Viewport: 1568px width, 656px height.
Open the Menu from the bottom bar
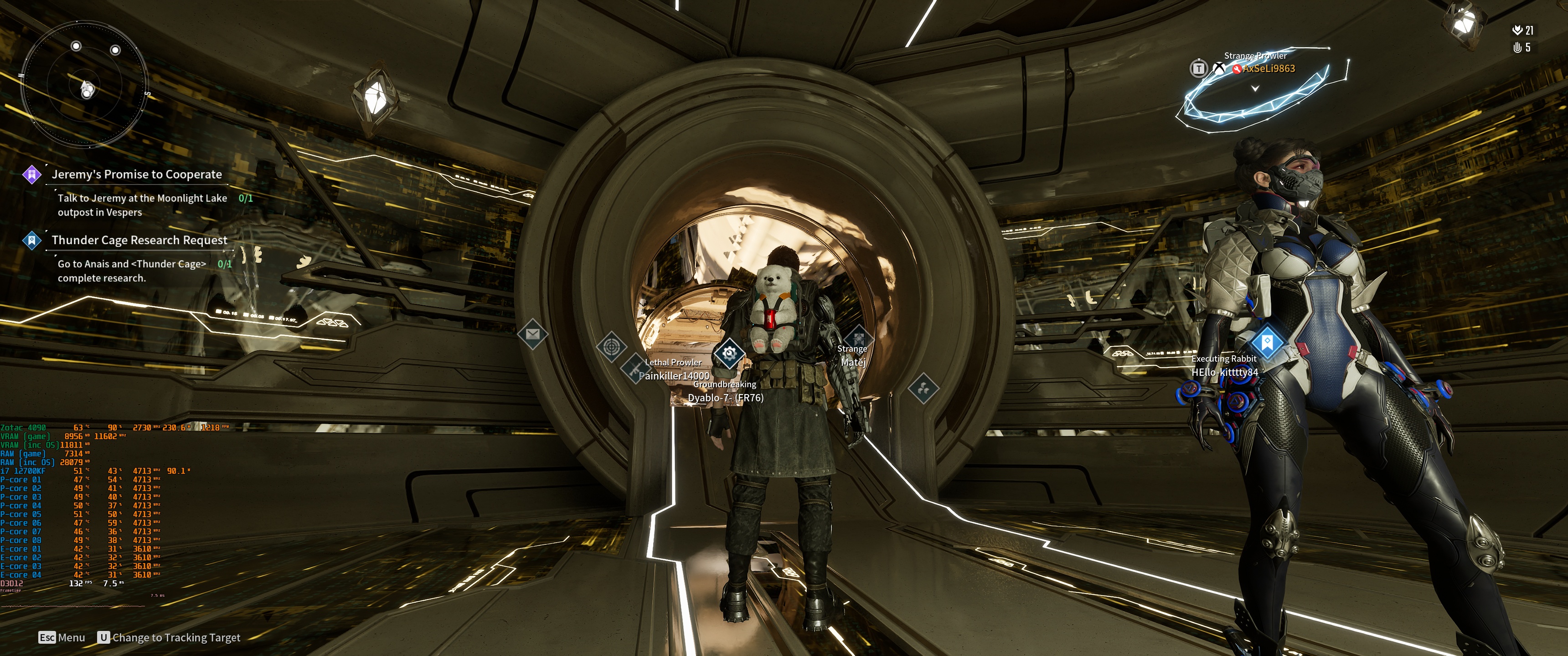coord(62,637)
